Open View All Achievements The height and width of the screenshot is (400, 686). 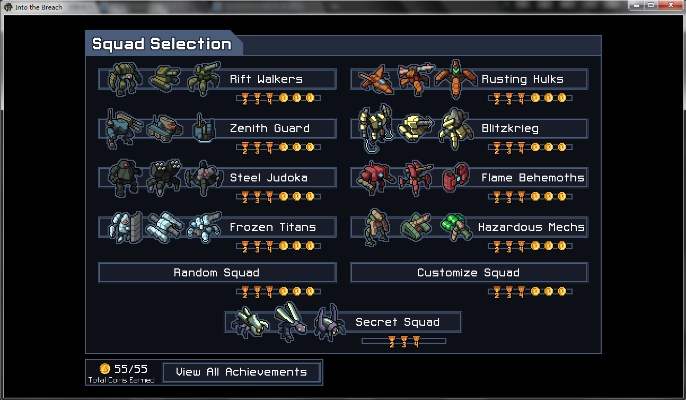(241, 372)
